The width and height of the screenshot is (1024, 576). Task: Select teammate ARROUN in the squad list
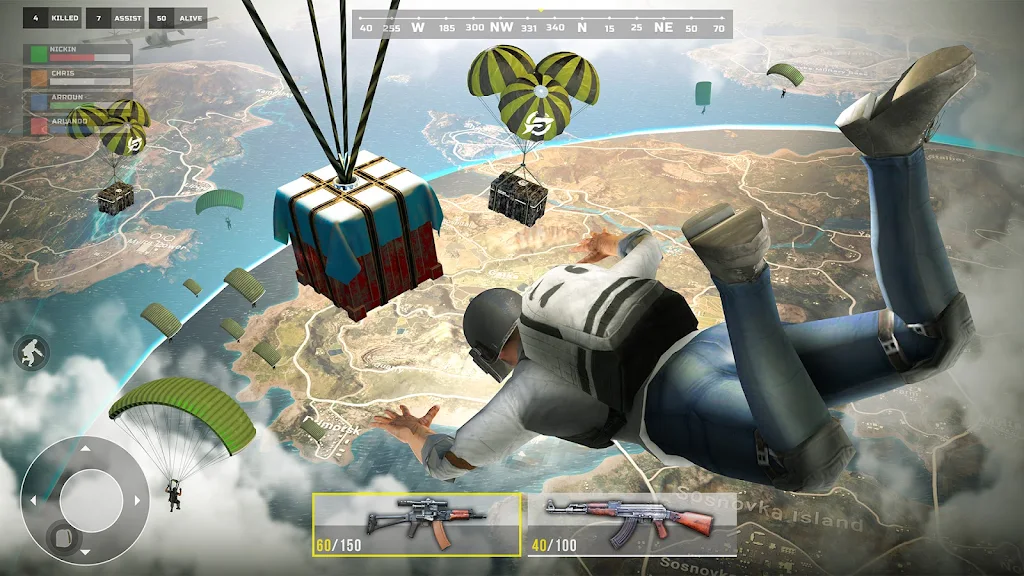pyautogui.click(x=78, y=101)
